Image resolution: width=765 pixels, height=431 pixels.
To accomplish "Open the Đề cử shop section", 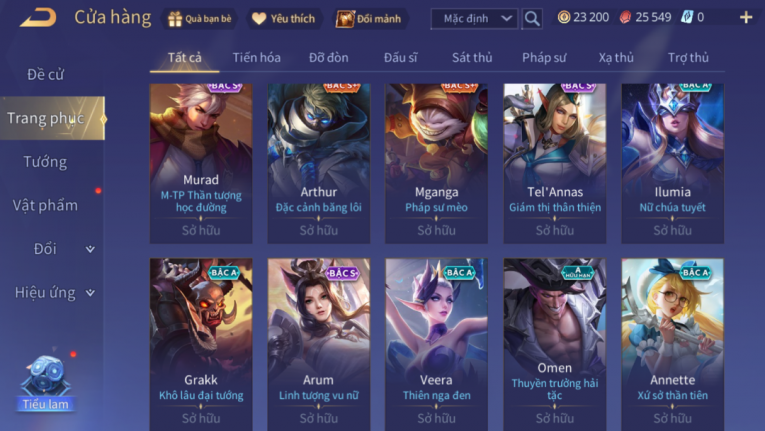I will point(46,75).
